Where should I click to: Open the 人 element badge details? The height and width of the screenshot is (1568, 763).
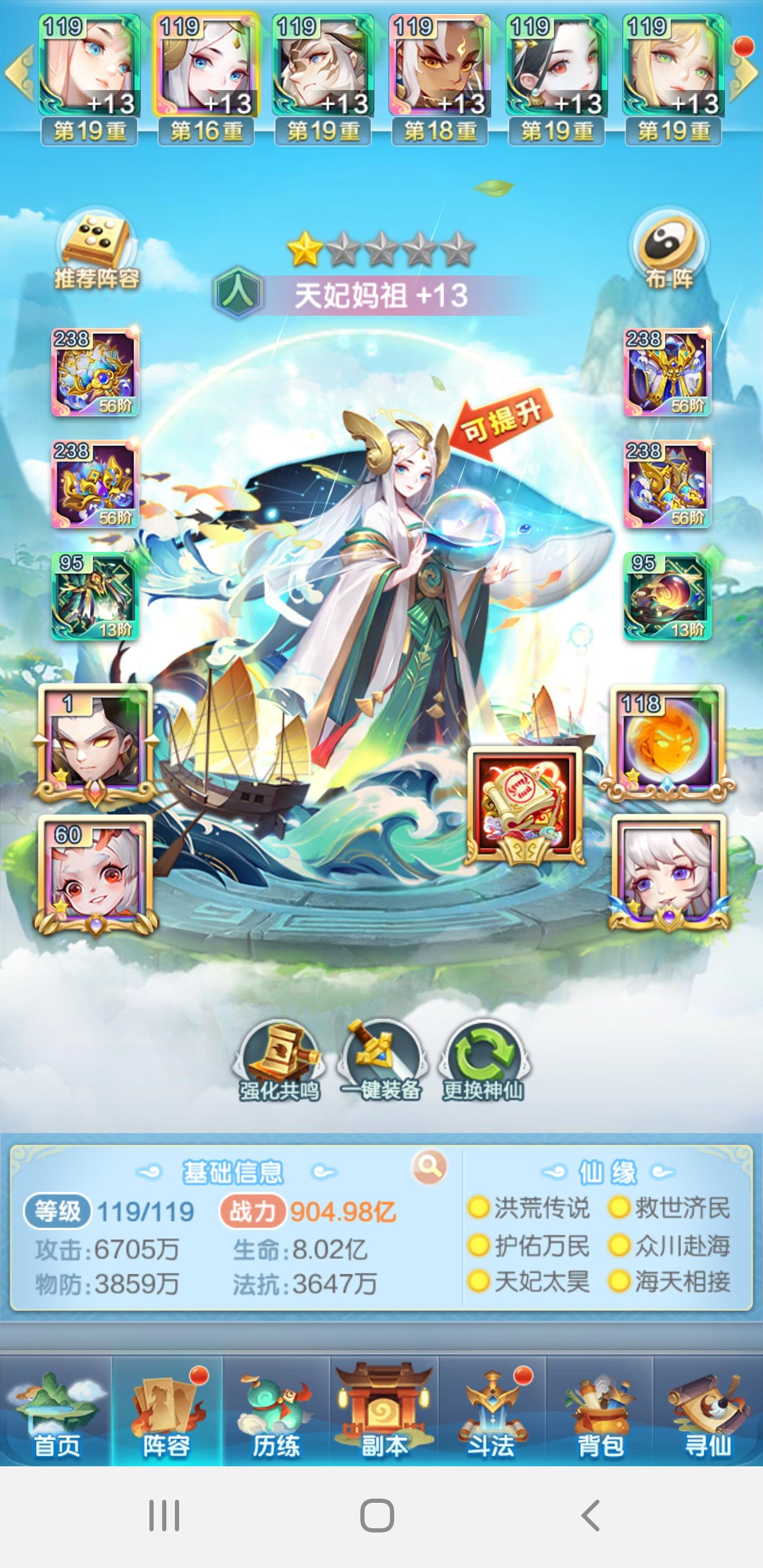(239, 293)
